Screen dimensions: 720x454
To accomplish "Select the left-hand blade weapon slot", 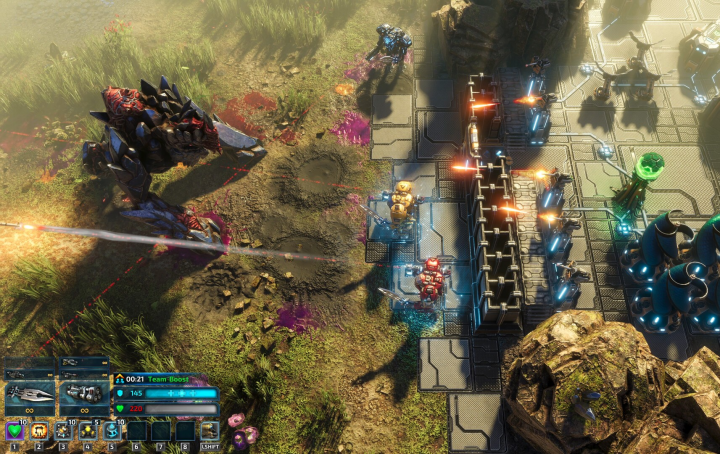I will pos(29,395).
